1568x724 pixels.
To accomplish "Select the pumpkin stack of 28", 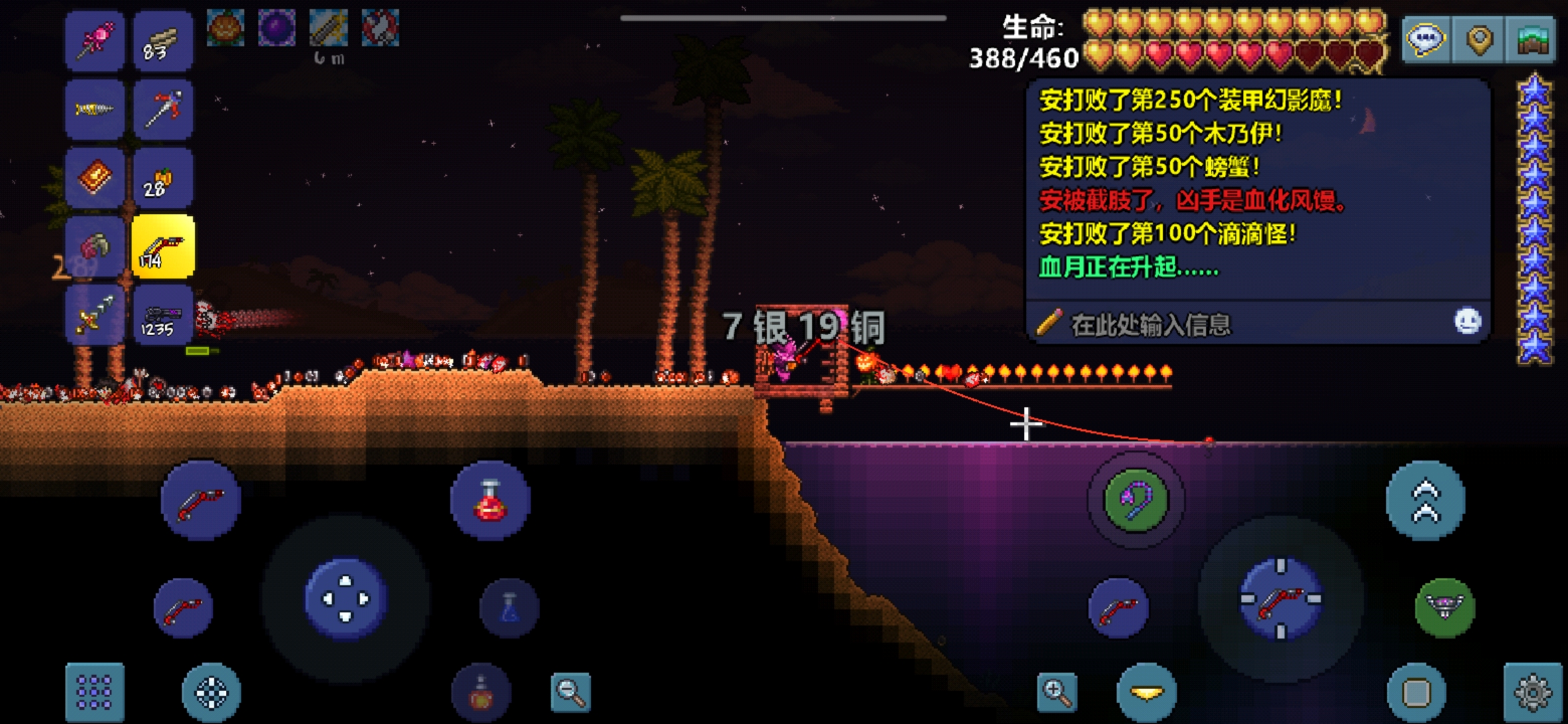I will coord(163,178).
